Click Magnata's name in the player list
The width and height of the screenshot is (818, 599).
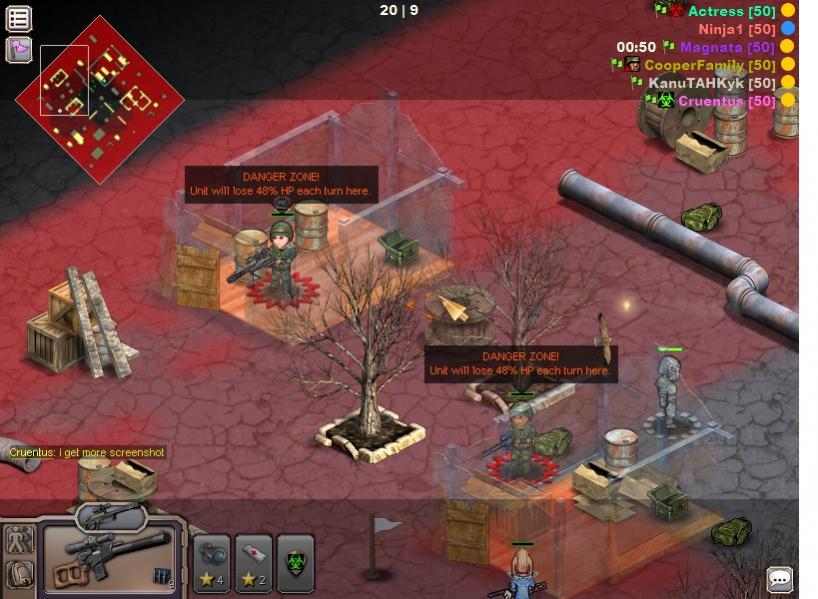(712, 47)
